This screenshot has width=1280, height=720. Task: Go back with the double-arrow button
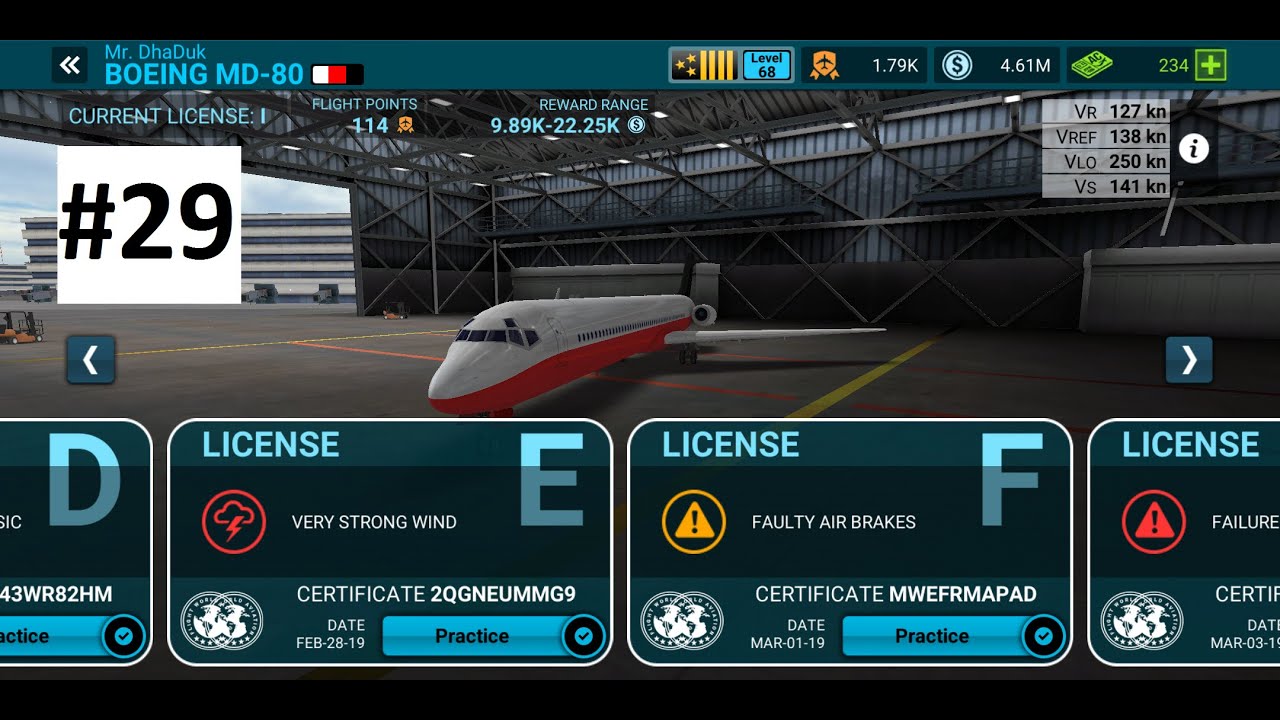click(x=69, y=66)
